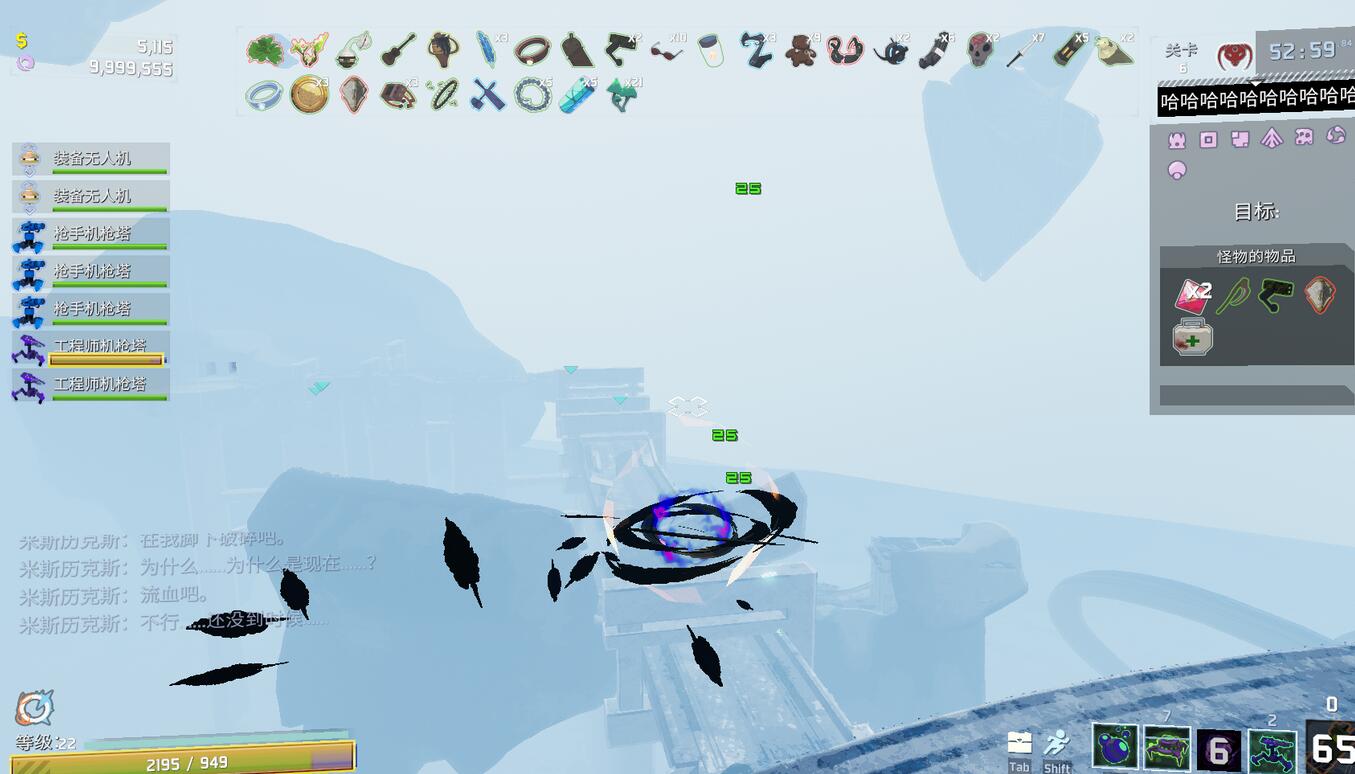
Task: Select the pink crystal x2 monster item
Action: (x=1192, y=295)
